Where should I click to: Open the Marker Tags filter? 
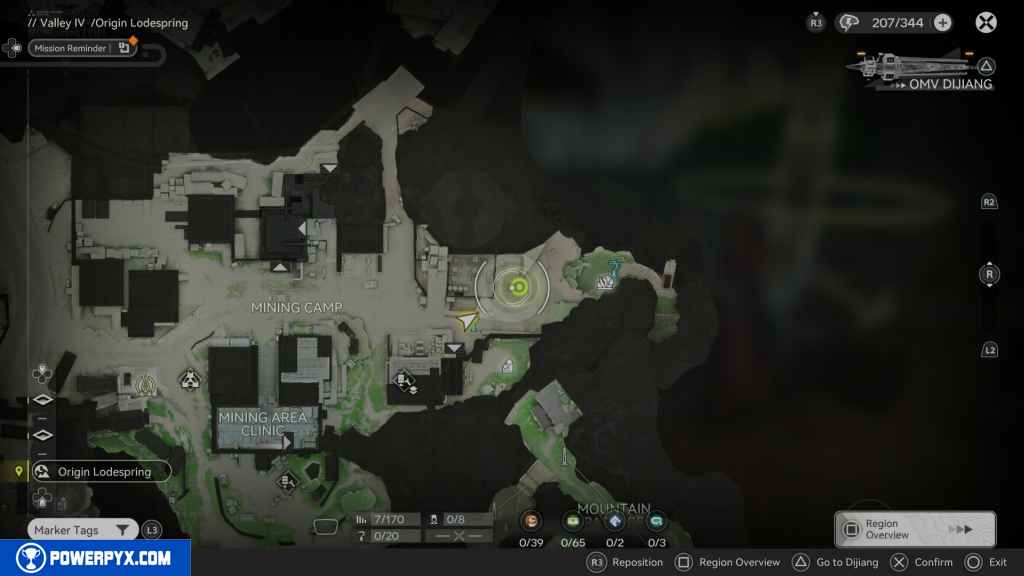(82, 530)
